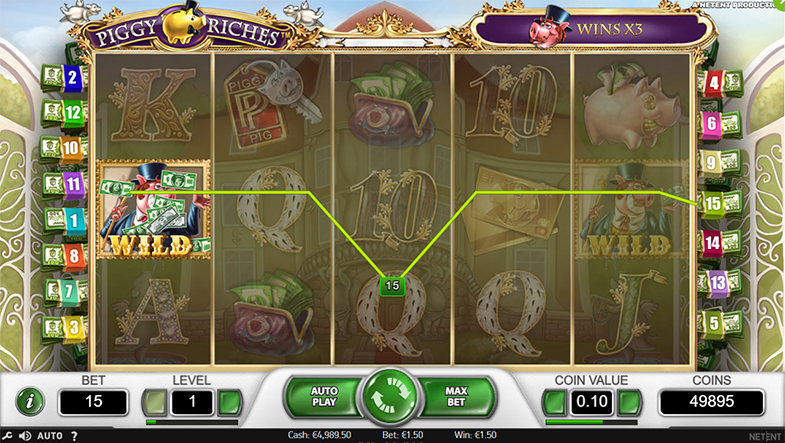Select payline marker 15
Viewport: 785px width, 443px height.
tap(713, 203)
